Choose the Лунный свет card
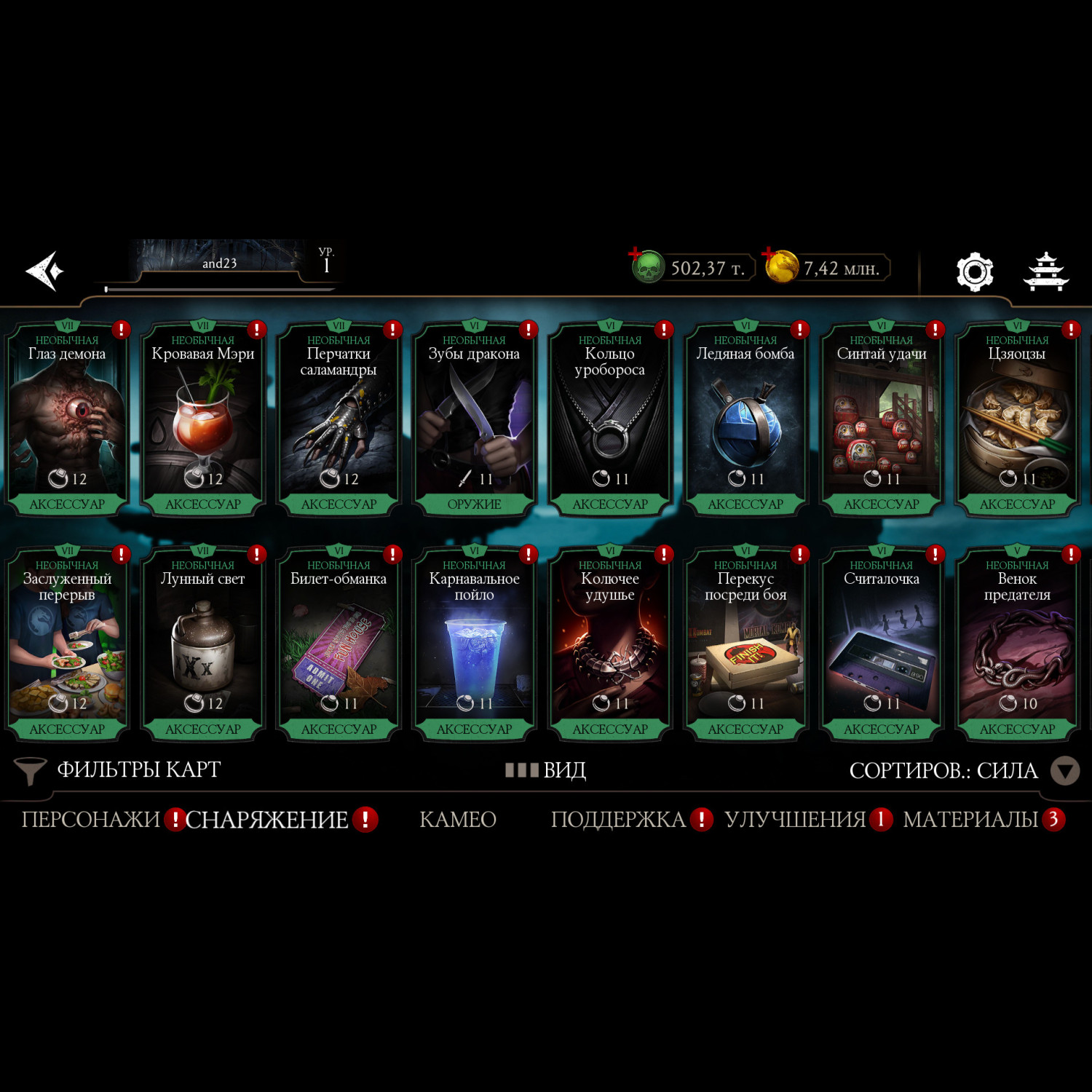The image size is (1092, 1092). tap(202, 645)
